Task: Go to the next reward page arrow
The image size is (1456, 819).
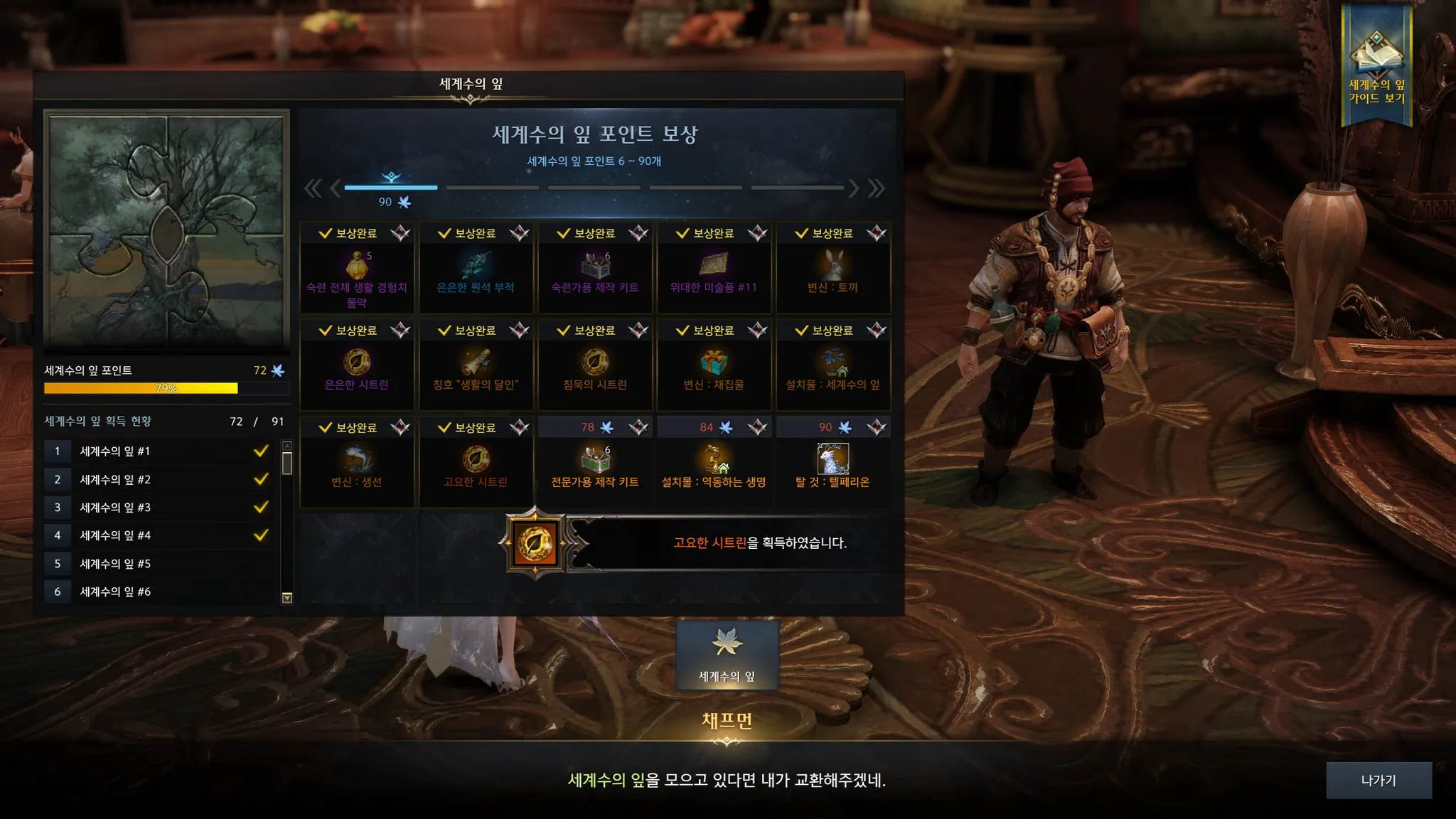Action: click(x=854, y=188)
